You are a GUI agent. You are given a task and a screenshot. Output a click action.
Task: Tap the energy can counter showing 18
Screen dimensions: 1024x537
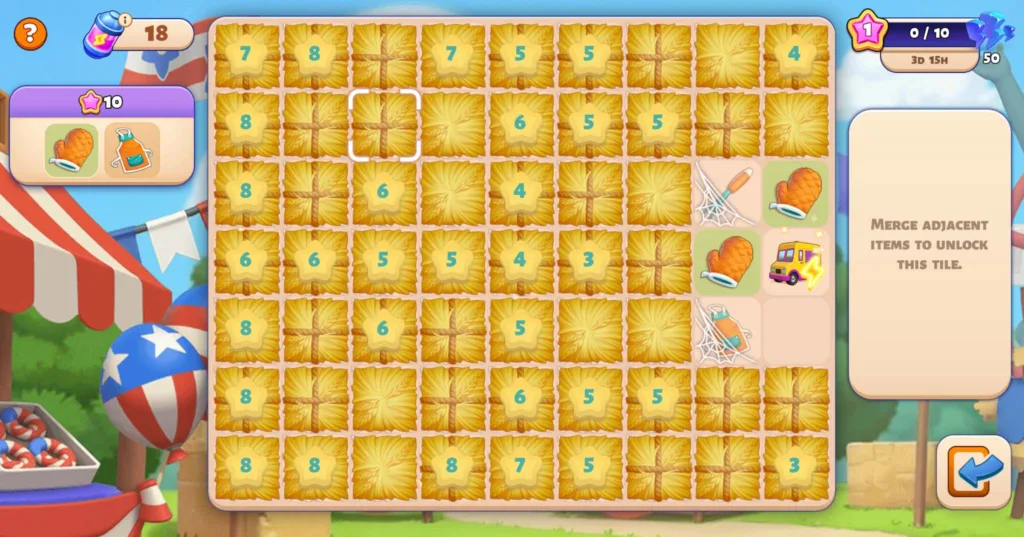(x=140, y=35)
